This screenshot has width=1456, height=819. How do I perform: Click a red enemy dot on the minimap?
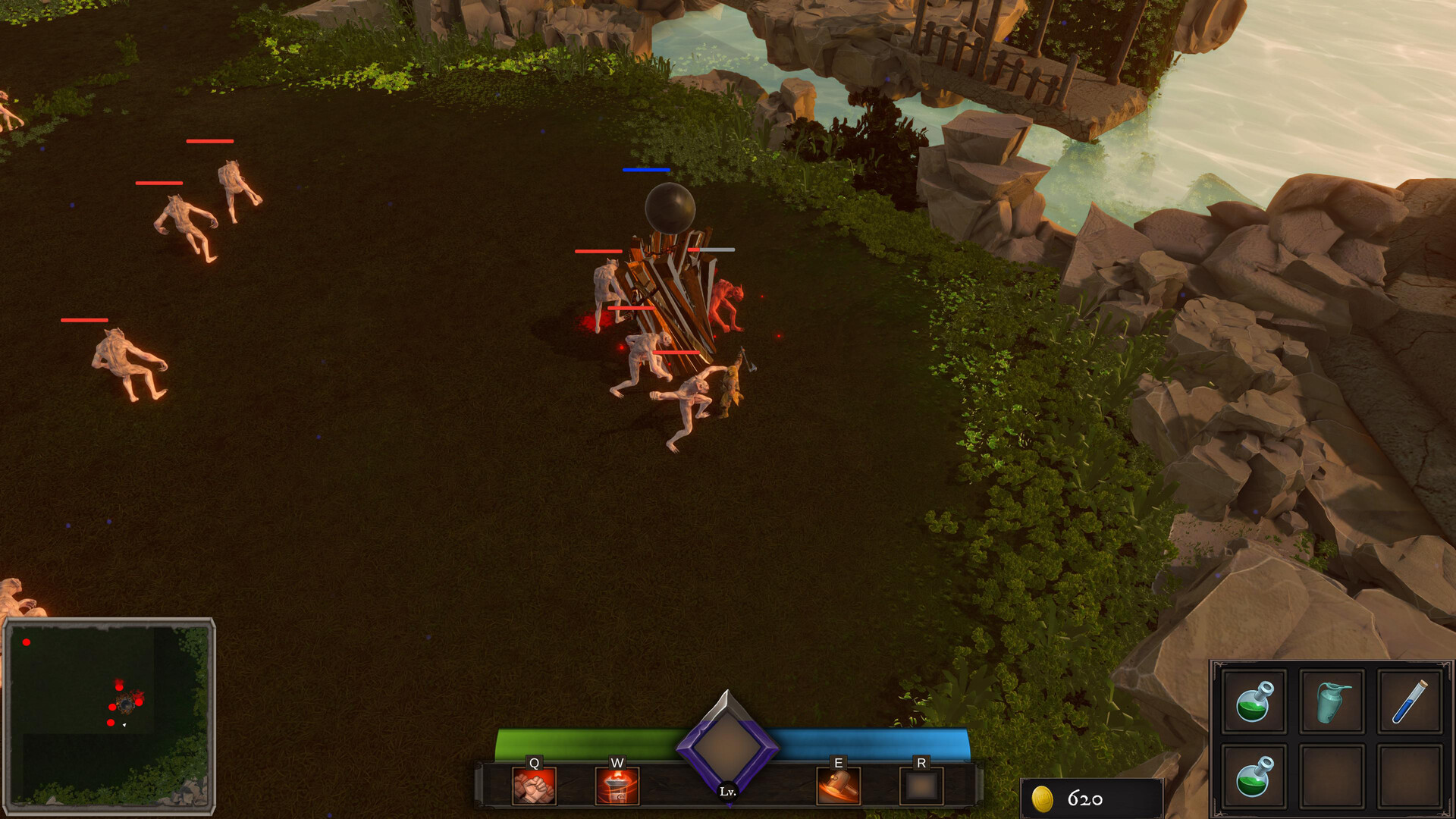pyautogui.click(x=118, y=686)
